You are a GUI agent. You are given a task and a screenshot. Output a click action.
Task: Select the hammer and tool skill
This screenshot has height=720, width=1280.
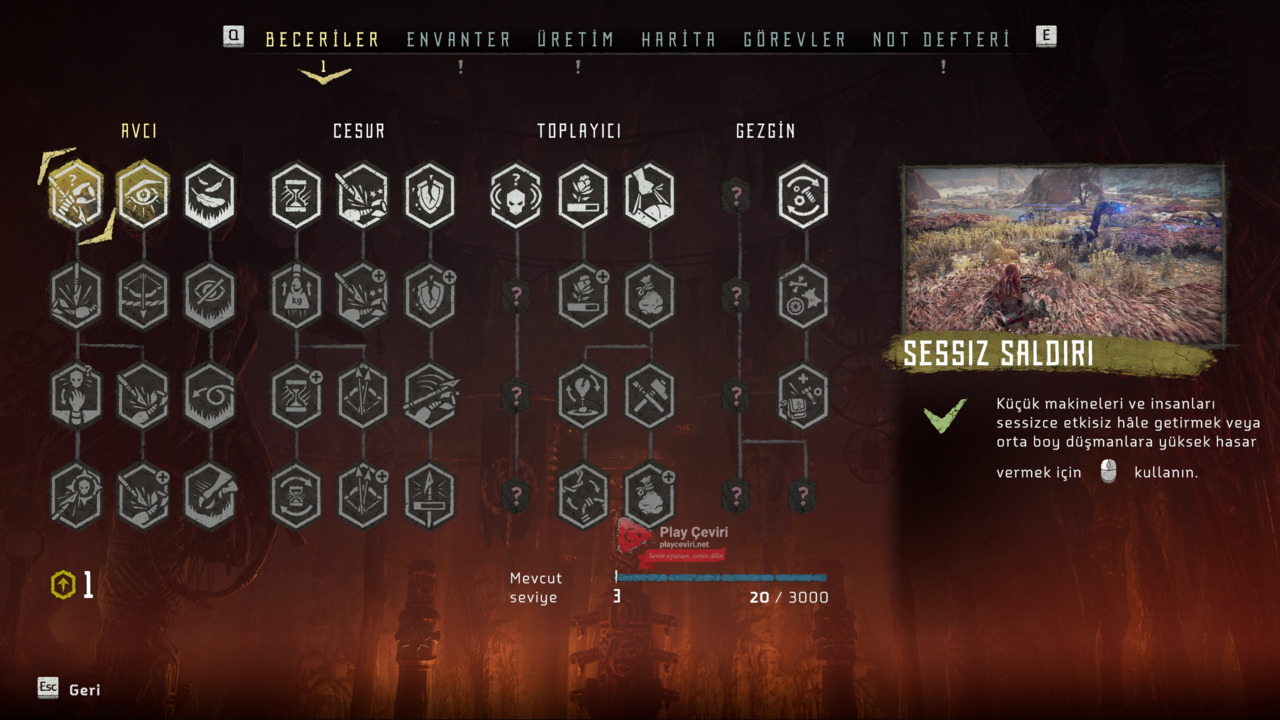(650, 396)
